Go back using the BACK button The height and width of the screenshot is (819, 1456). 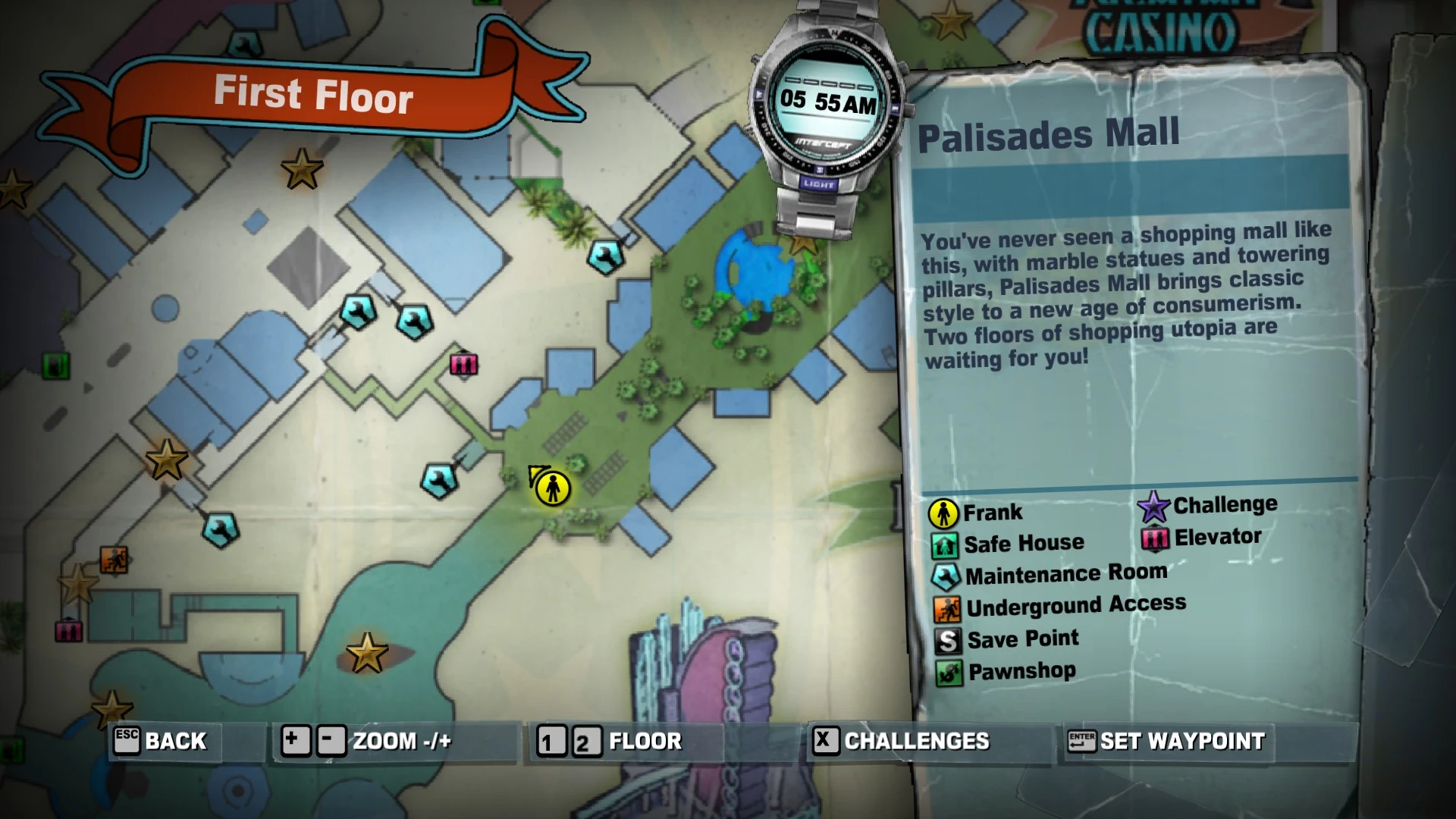coord(161,741)
